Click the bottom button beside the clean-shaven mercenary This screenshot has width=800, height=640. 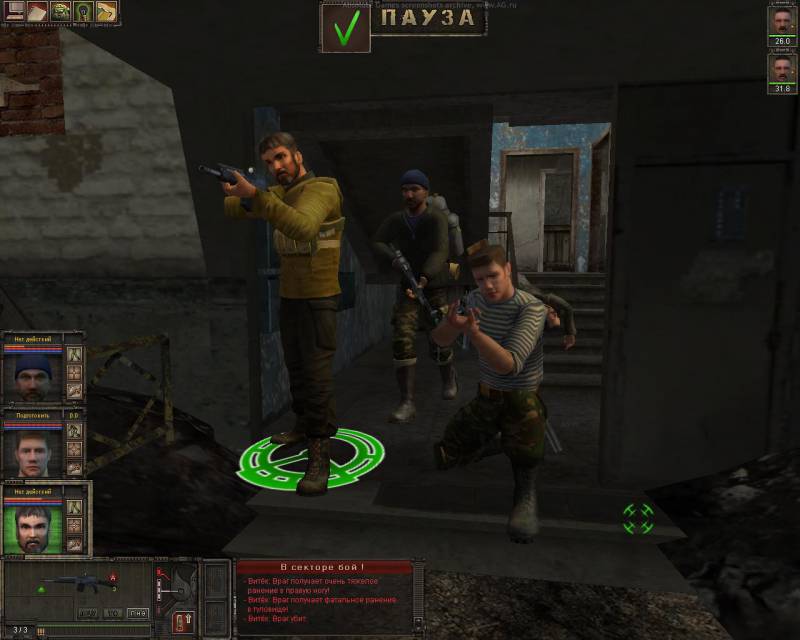click(x=75, y=467)
